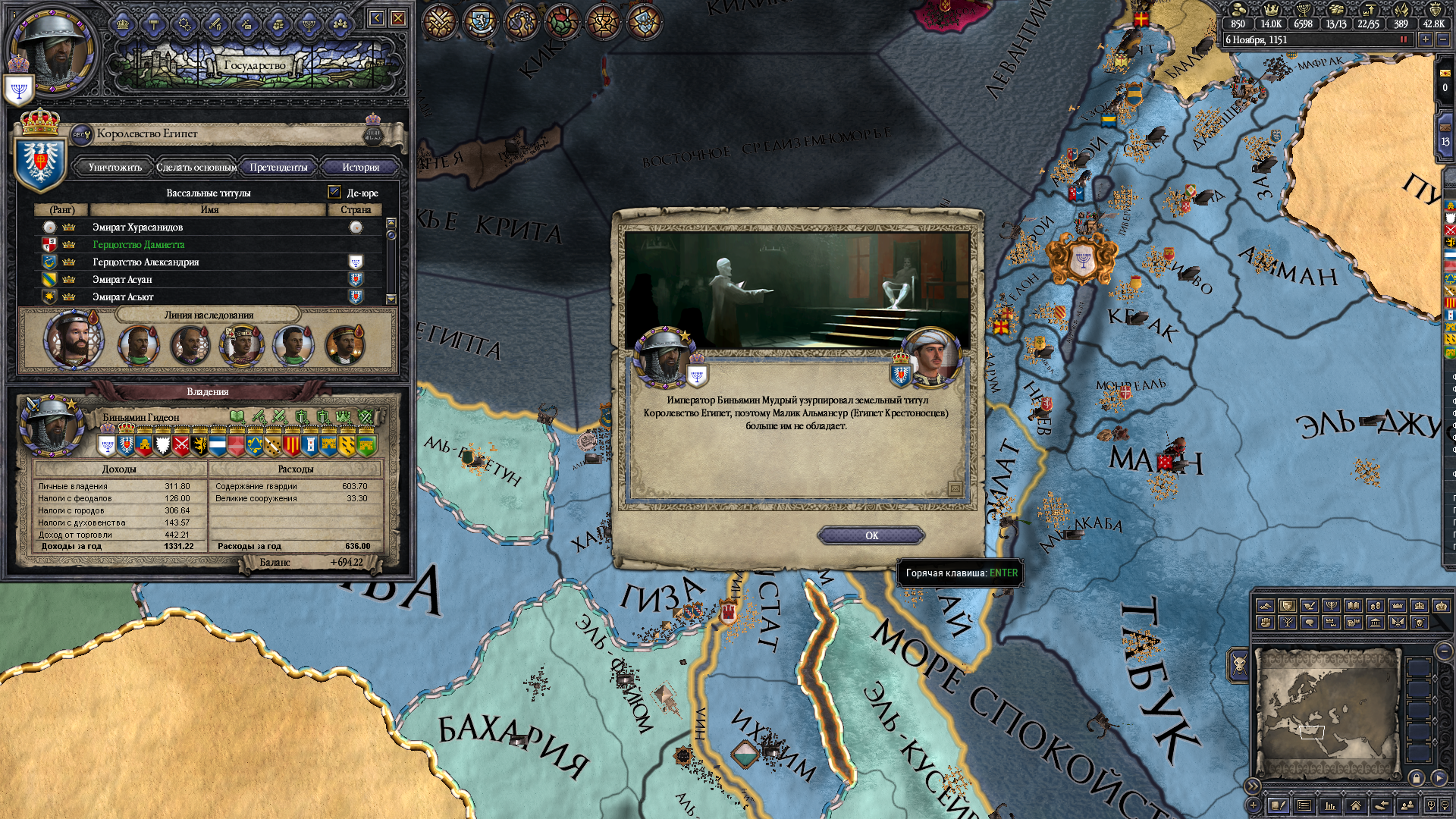Toggle the game pause button by date
The height and width of the screenshot is (819, 1456).
[x=1403, y=39]
